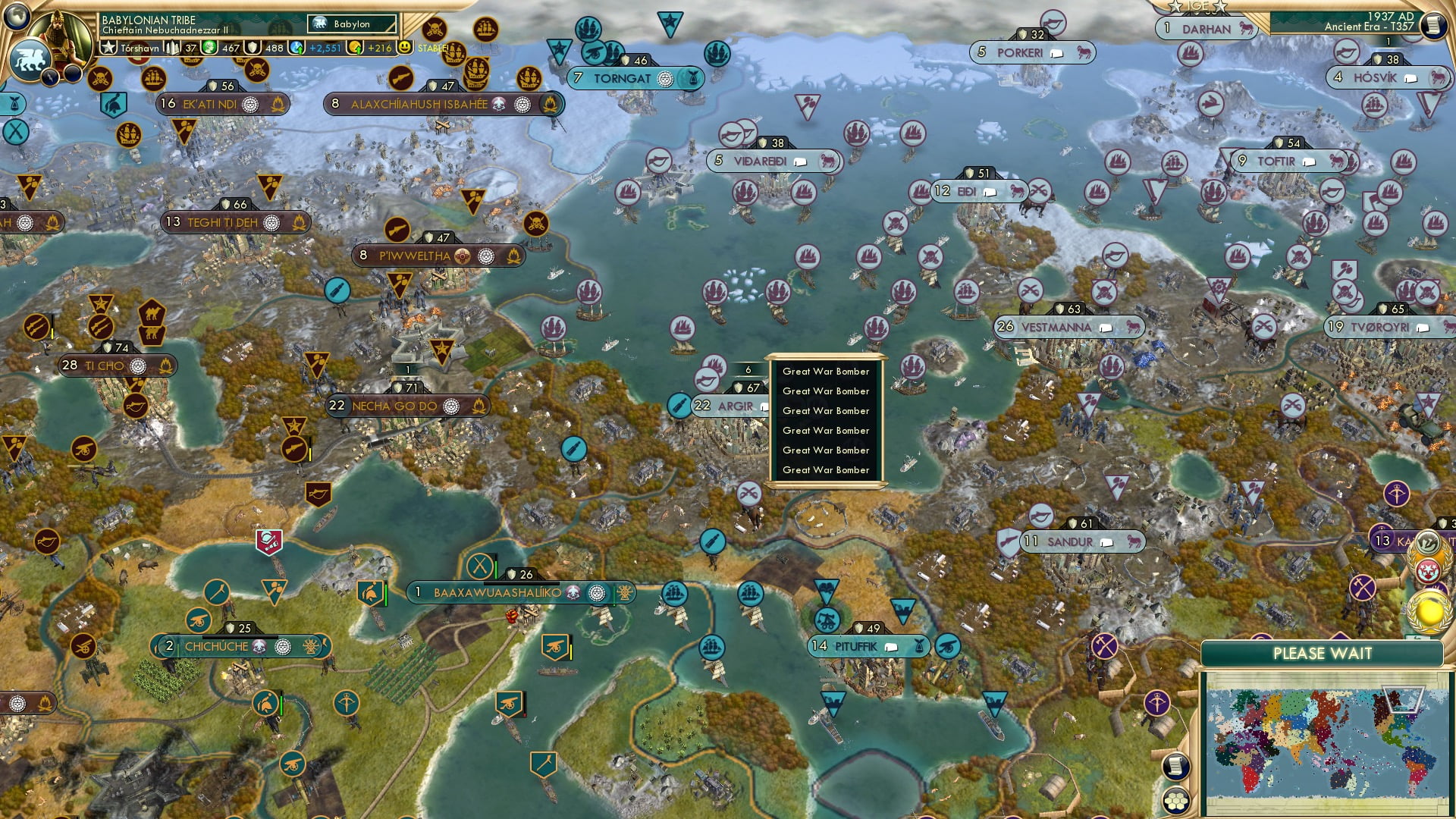This screenshot has height=819, width=1456.
Task: Click the green science beaker icon
Action: click(209, 48)
